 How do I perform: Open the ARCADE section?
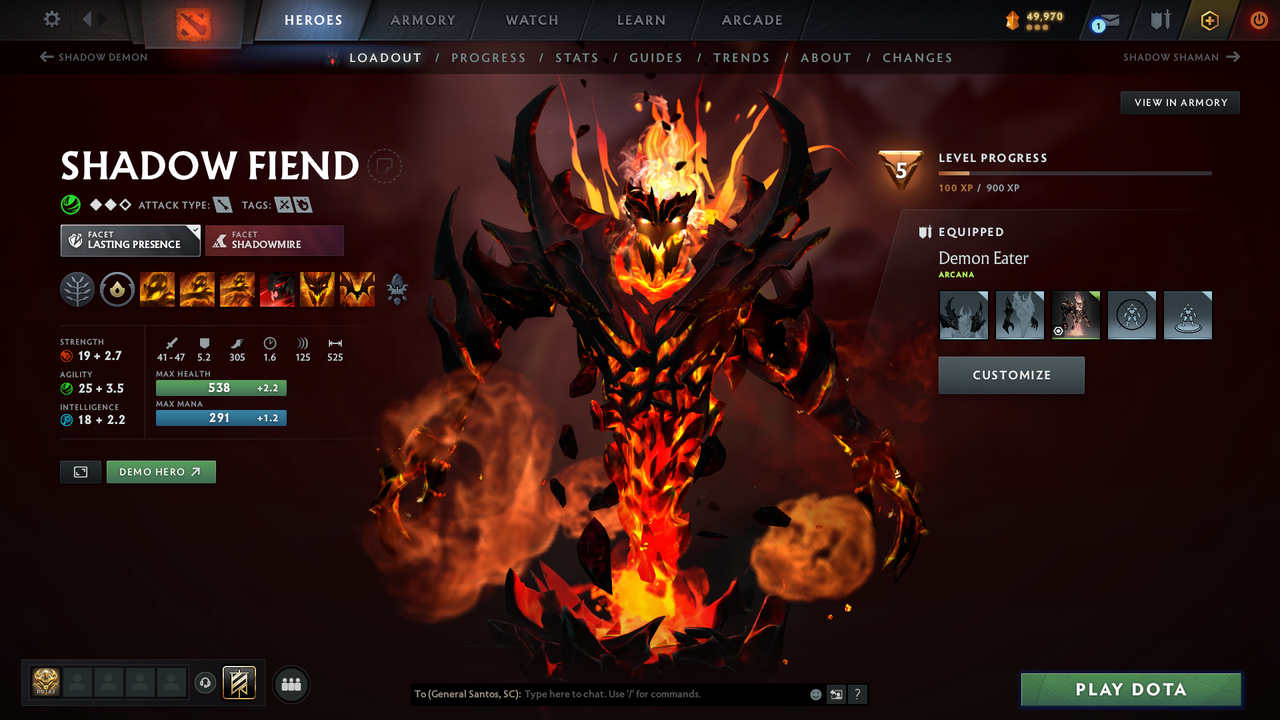(751, 19)
